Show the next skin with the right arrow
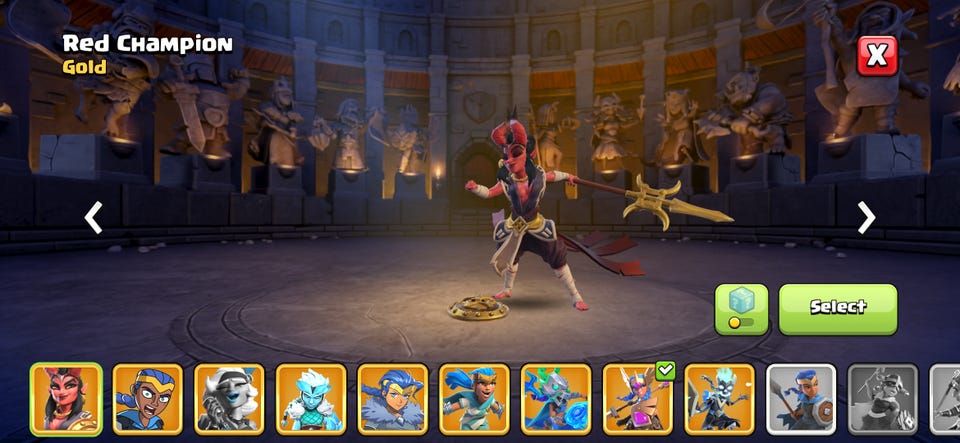This screenshot has width=960, height=443. point(866,217)
